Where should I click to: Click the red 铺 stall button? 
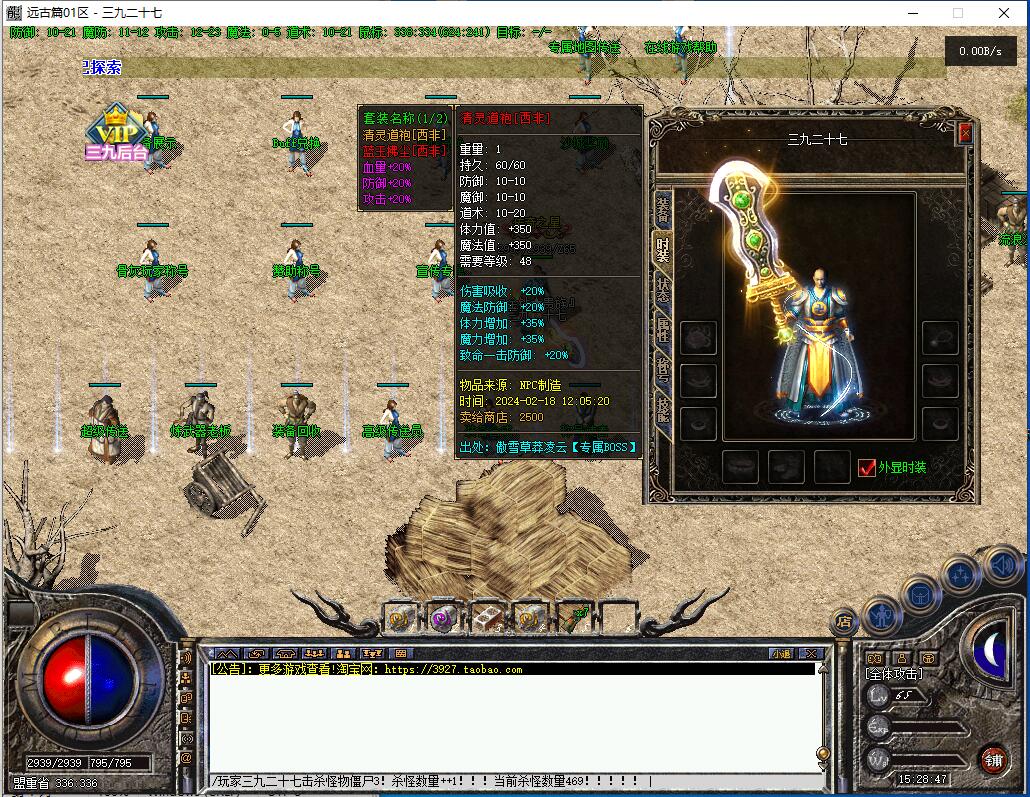coord(993,758)
